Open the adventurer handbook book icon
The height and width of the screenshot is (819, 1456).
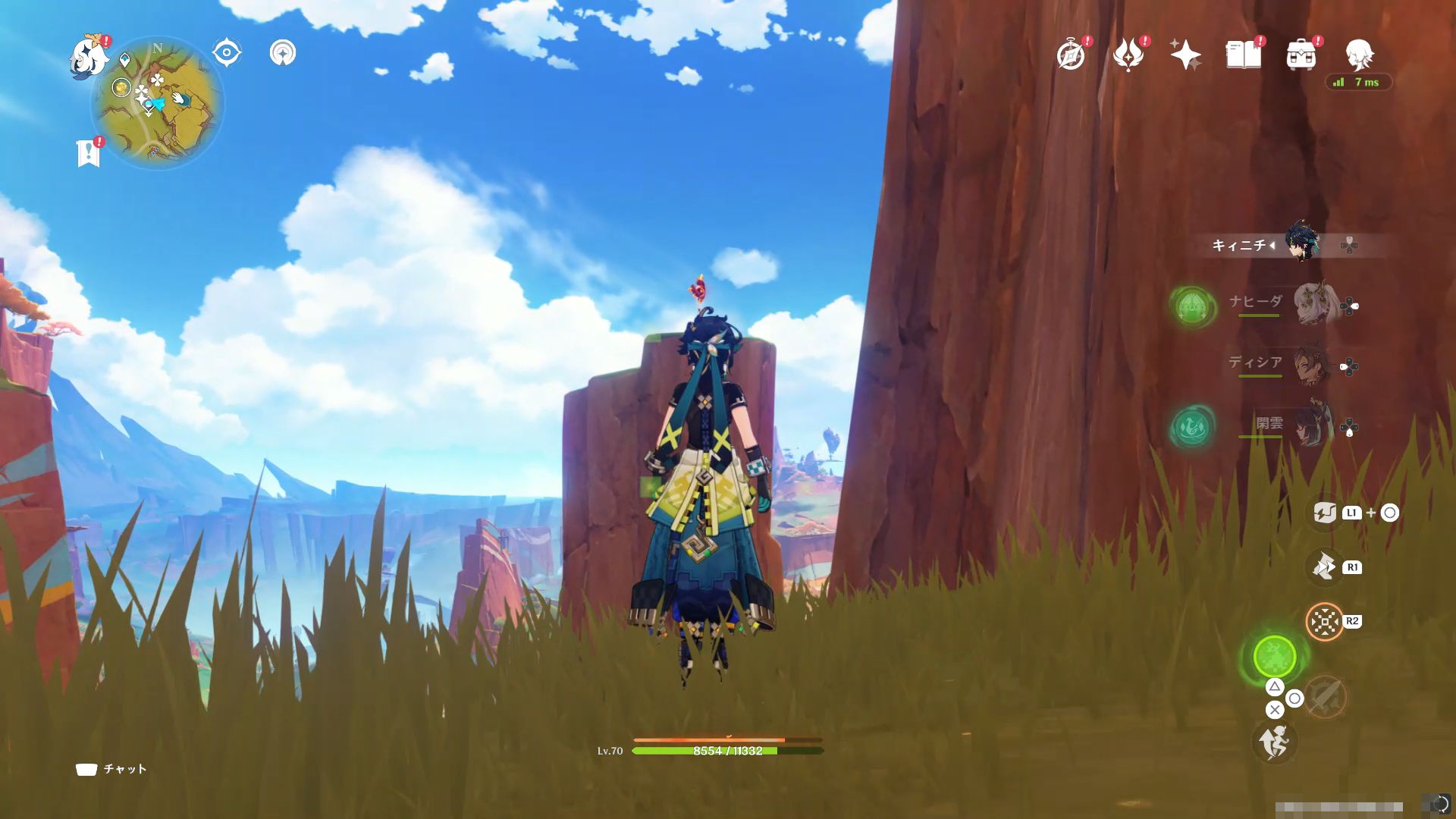1243,55
